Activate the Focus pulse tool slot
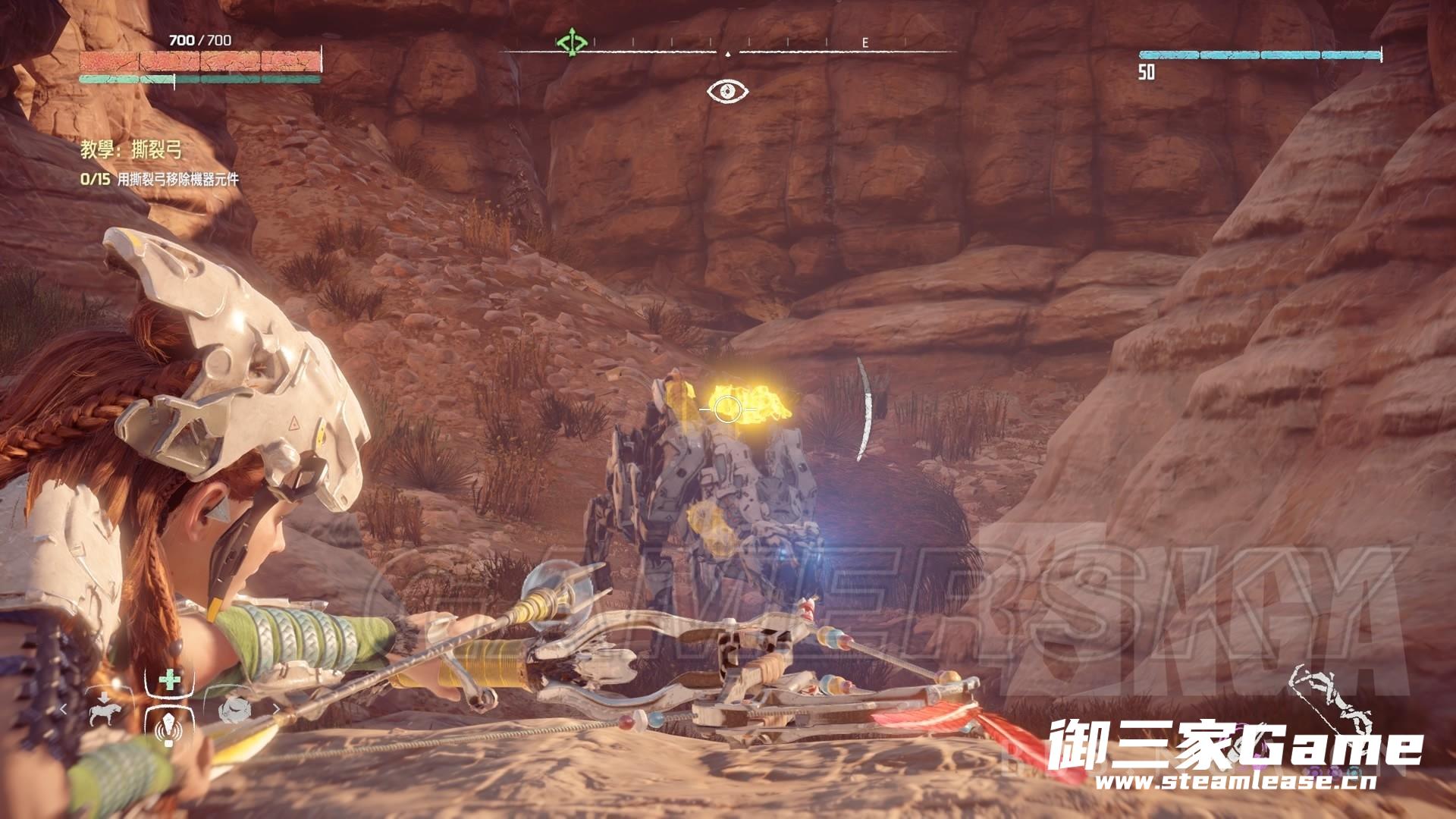 click(168, 726)
